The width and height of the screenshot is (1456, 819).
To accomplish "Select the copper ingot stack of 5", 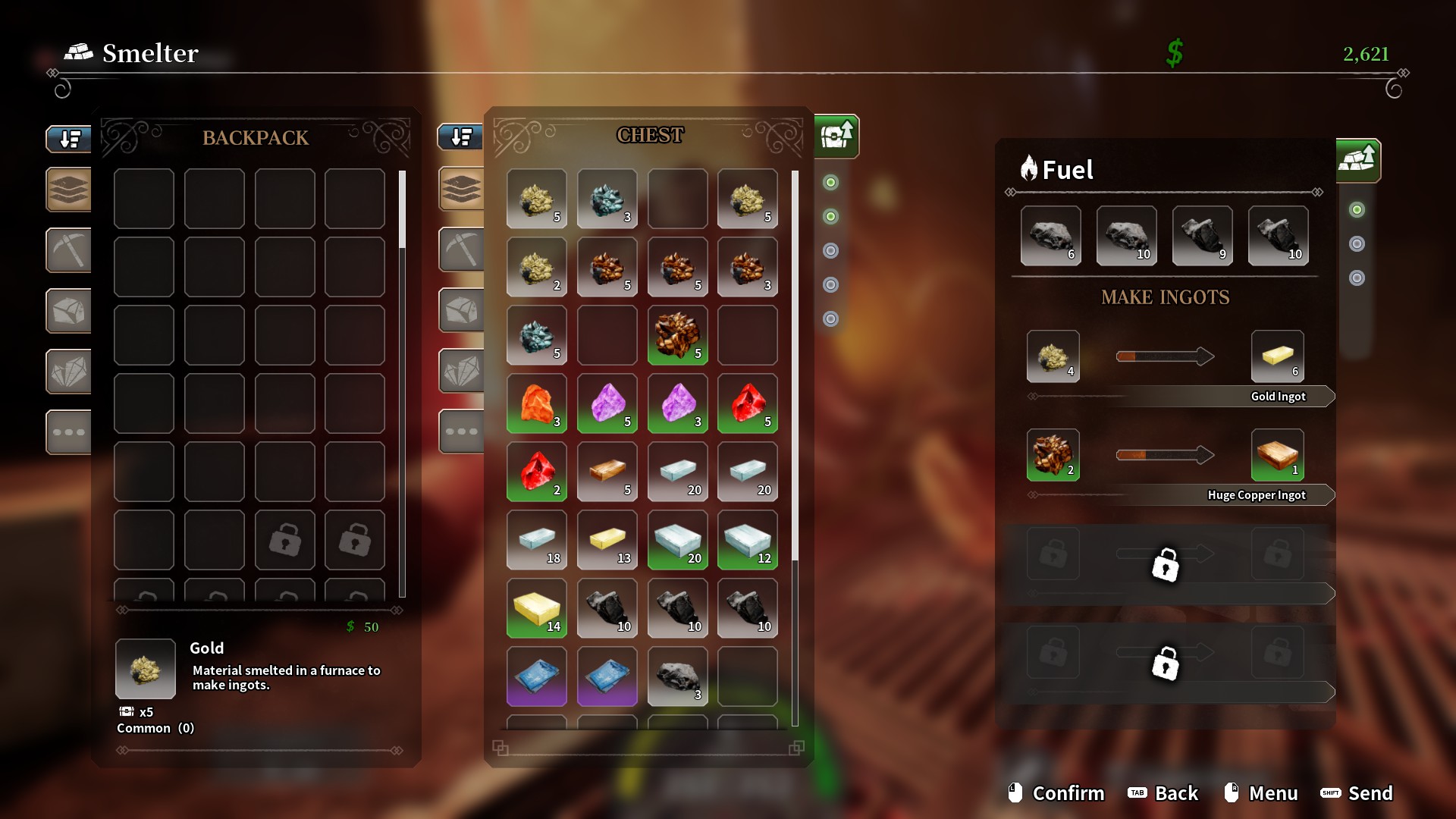I will tap(607, 472).
